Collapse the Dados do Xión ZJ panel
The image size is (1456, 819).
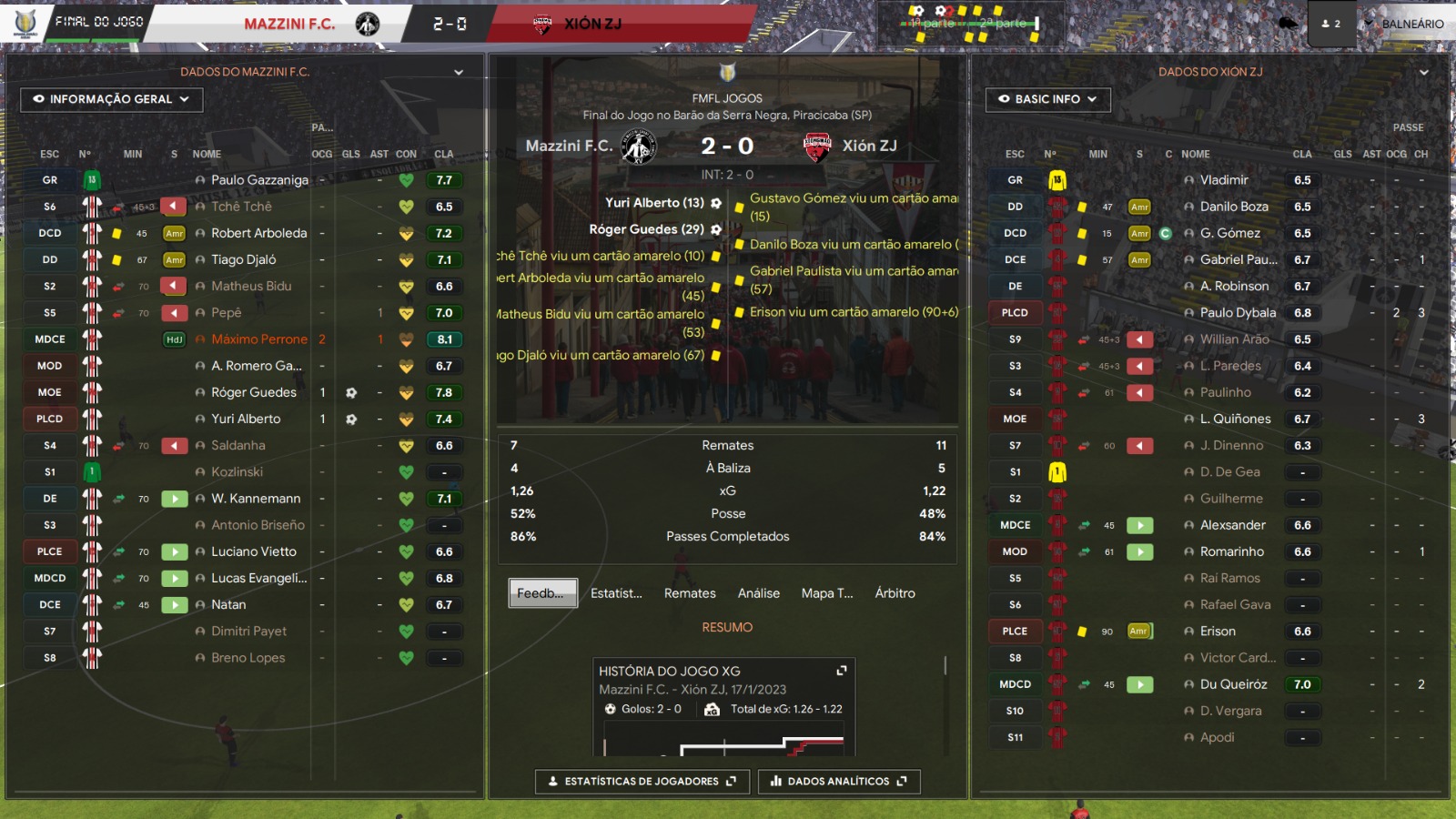1424,72
